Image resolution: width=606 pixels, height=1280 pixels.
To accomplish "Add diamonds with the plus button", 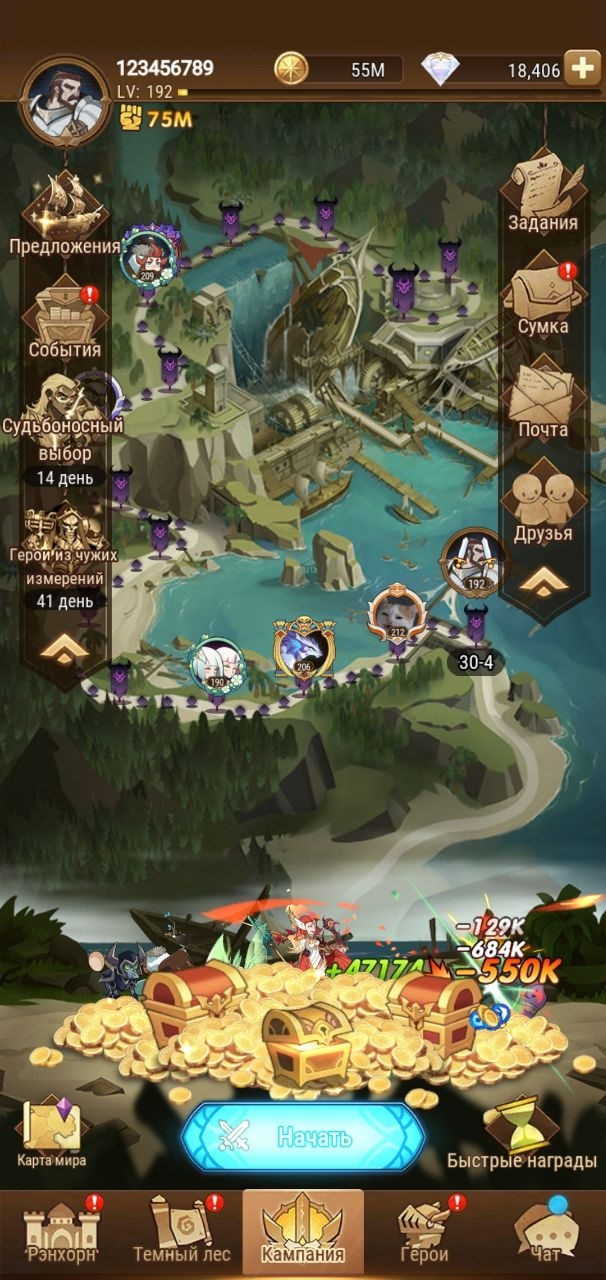I will (582, 68).
